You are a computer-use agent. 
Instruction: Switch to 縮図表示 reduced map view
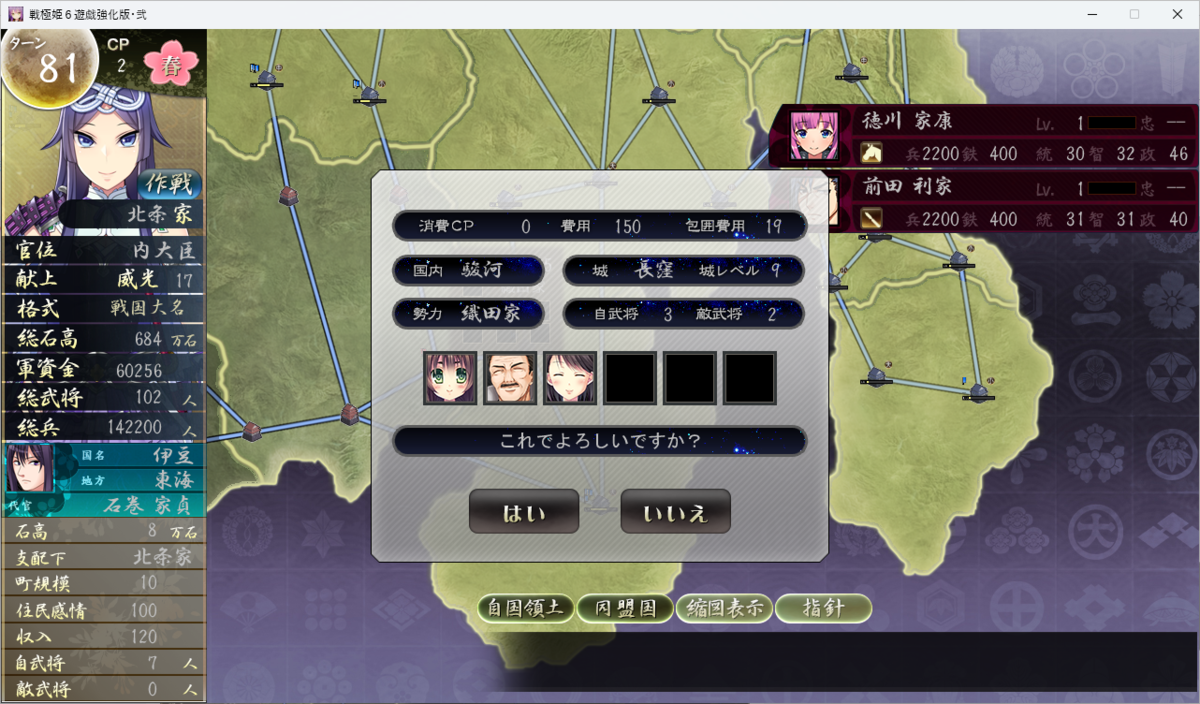click(x=724, y=608)
